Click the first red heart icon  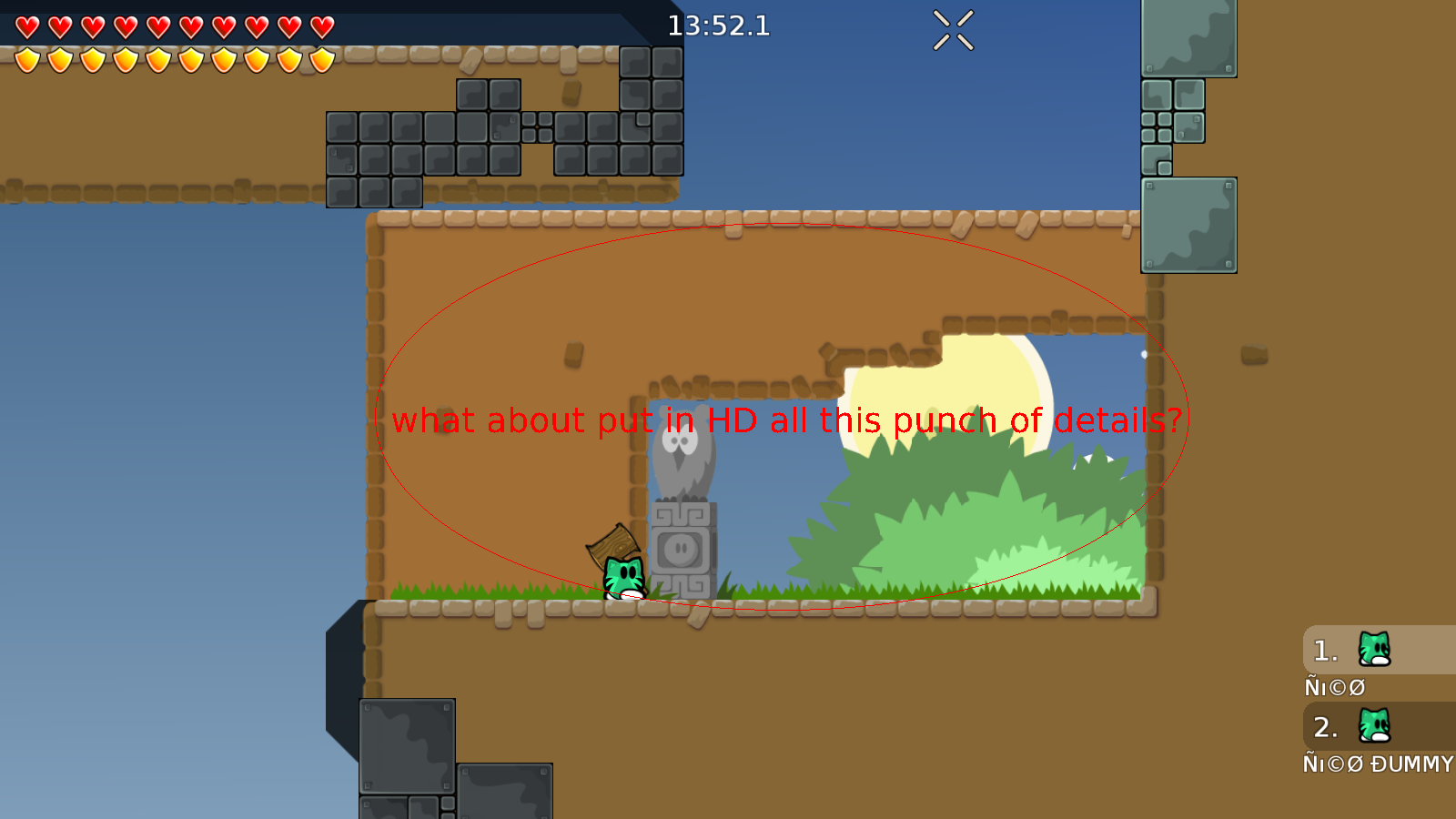[x=27, y=27]
